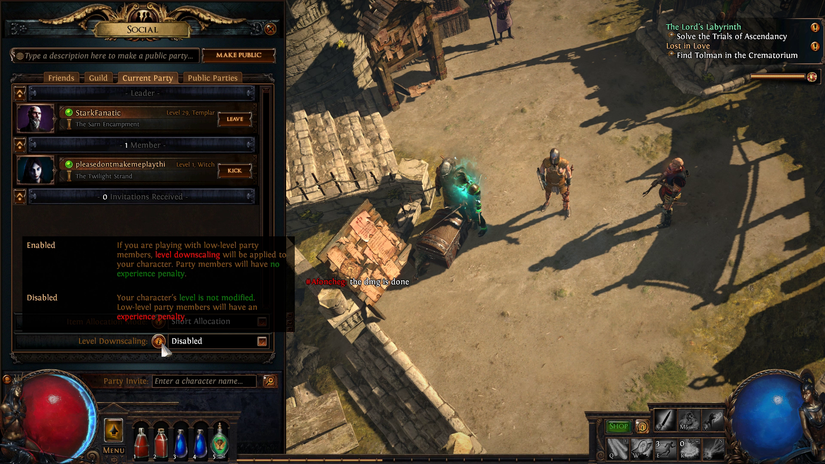Use the green flask in slot 5
The width and height of the screenshot is (825, 464).
(x=219, y=438)
